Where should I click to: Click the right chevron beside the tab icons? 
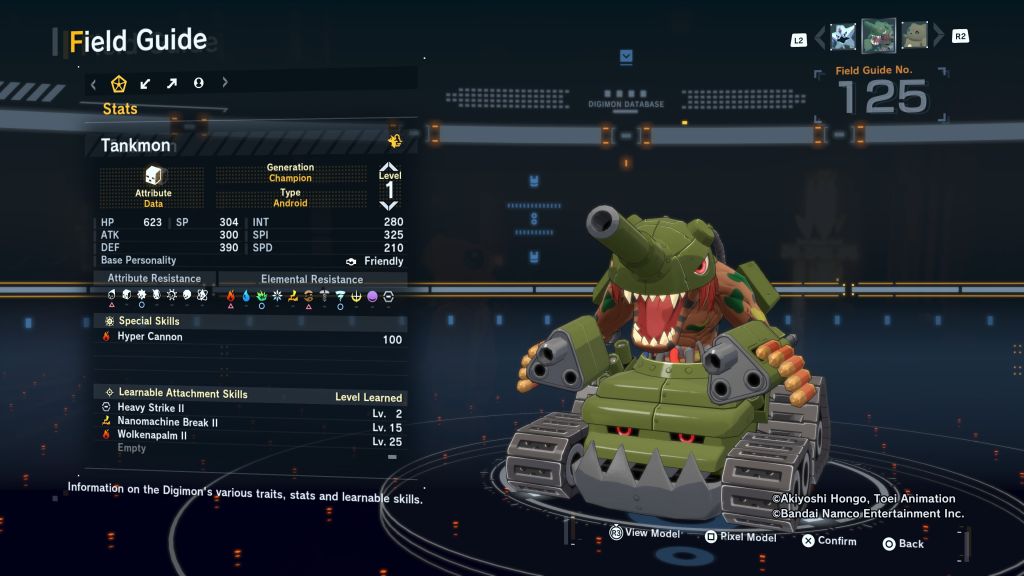tap(225, 83)
